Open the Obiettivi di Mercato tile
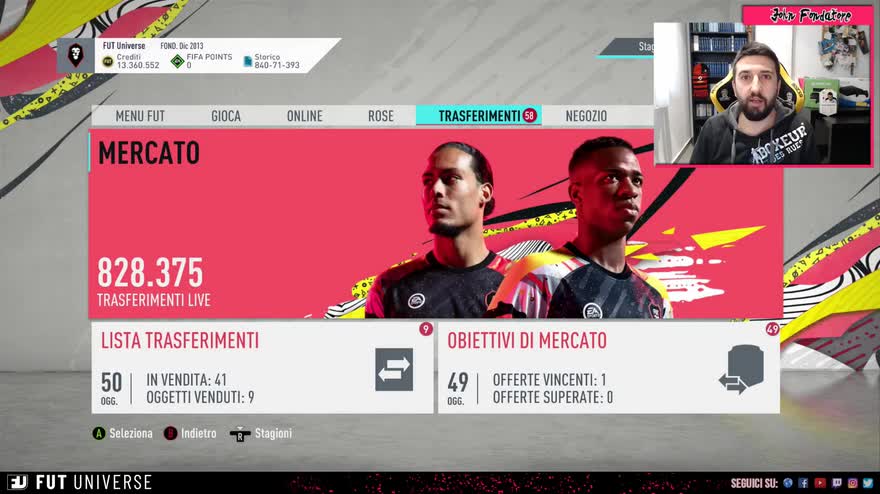Image resolution: width=880 pixels, height=494 pixels. (x=608, y=367)
